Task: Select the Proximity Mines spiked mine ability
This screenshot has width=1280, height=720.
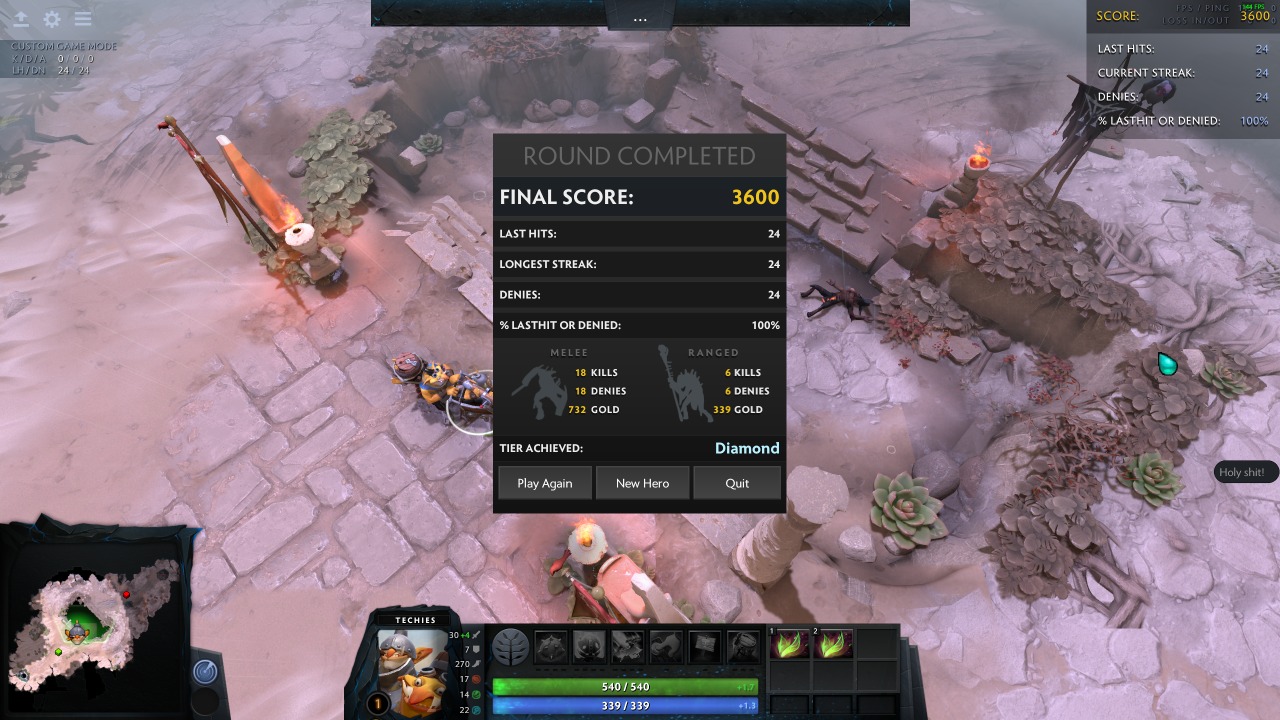Action: tap(552, 647)
